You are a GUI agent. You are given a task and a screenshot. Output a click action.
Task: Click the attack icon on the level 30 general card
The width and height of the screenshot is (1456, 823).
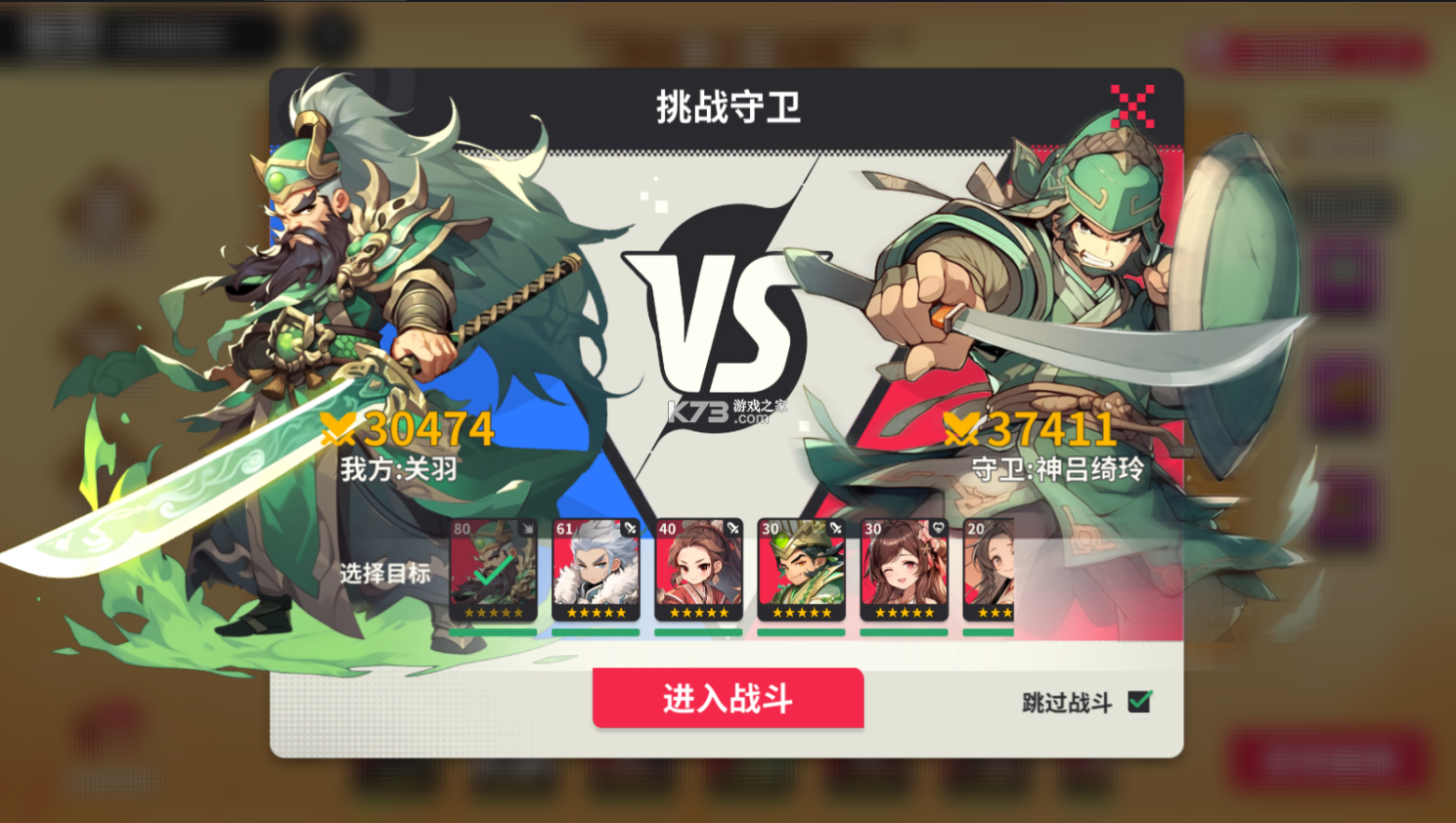(x=835, y=527)
